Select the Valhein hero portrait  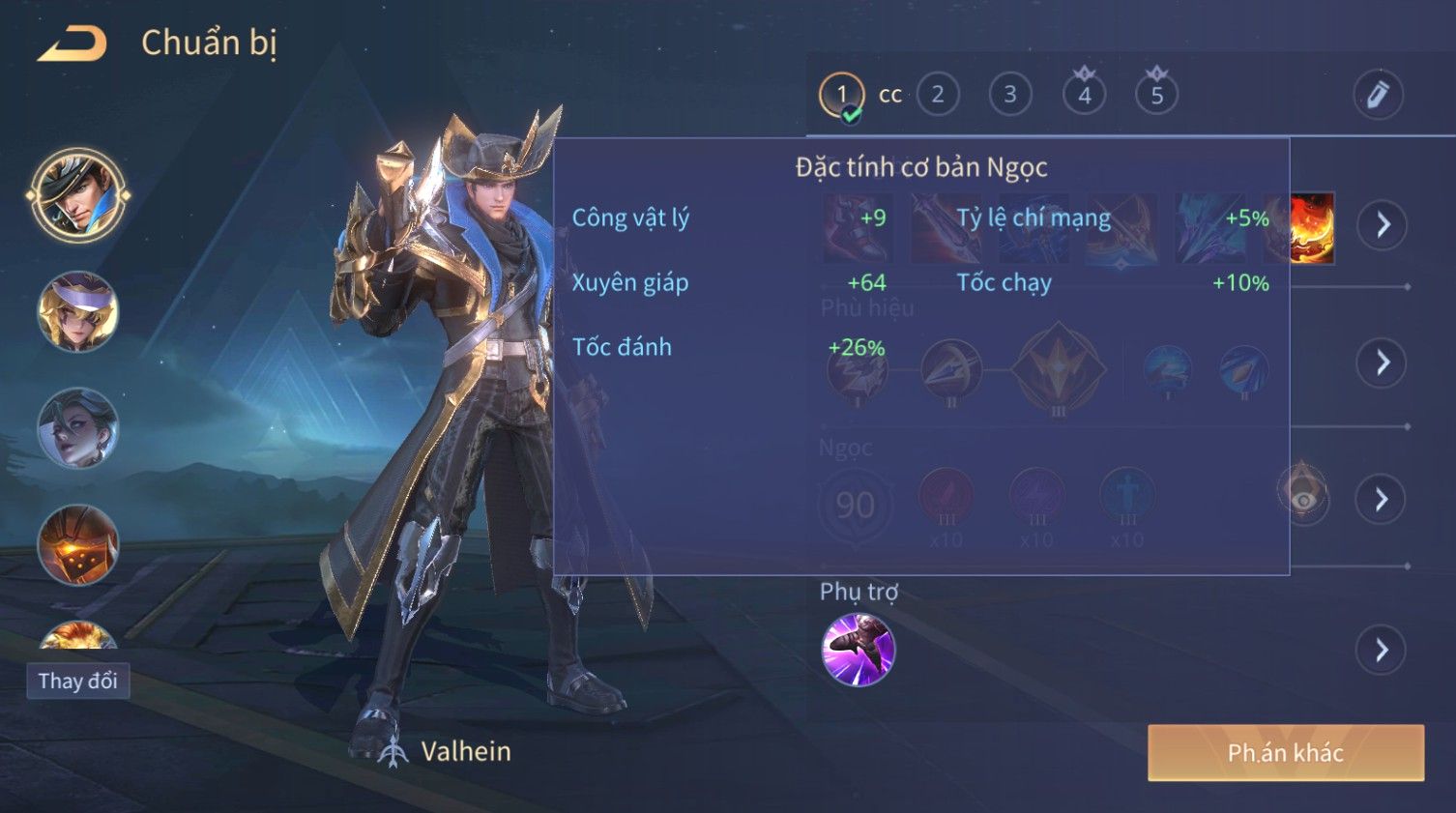[x=77, y=194]
